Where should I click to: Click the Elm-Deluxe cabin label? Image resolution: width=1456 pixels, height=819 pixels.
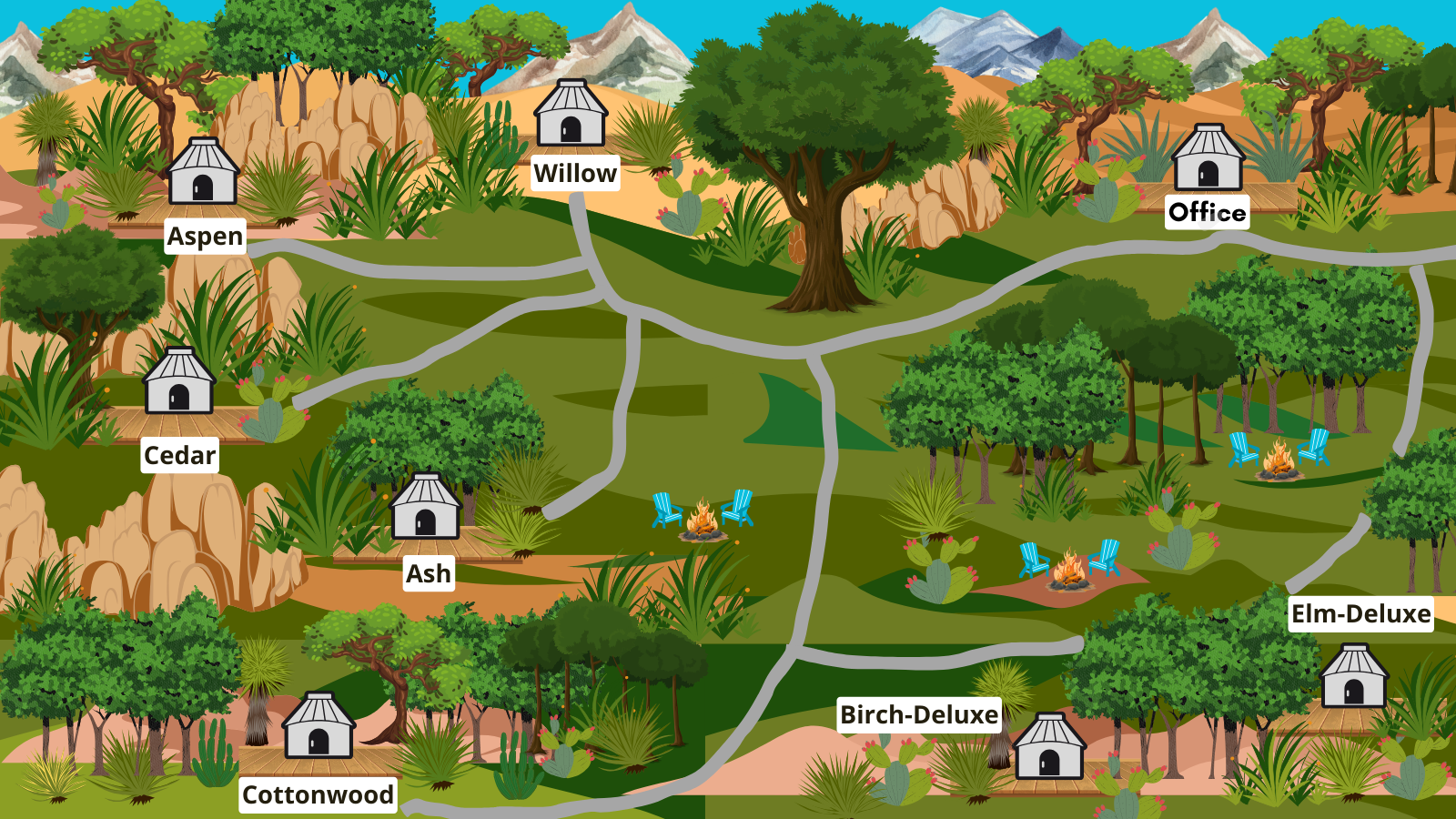point(1360,613)
